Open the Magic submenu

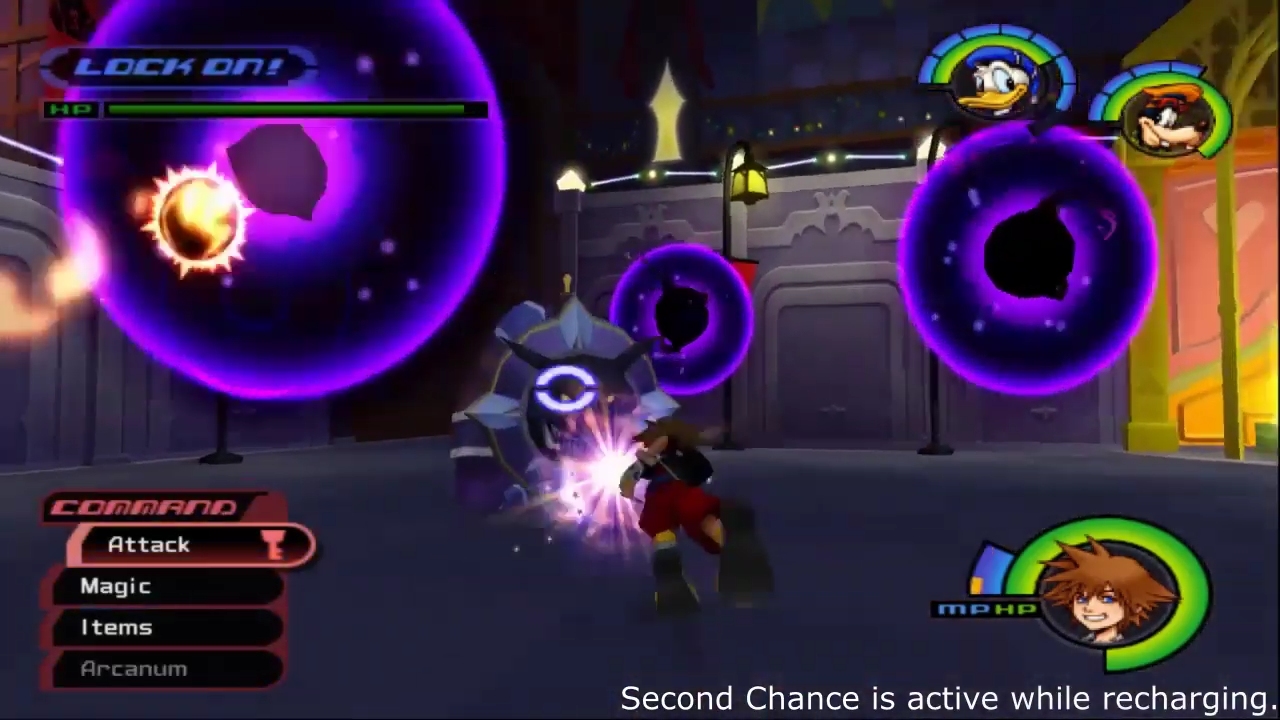pyautogui.click(x=115, y=586)
